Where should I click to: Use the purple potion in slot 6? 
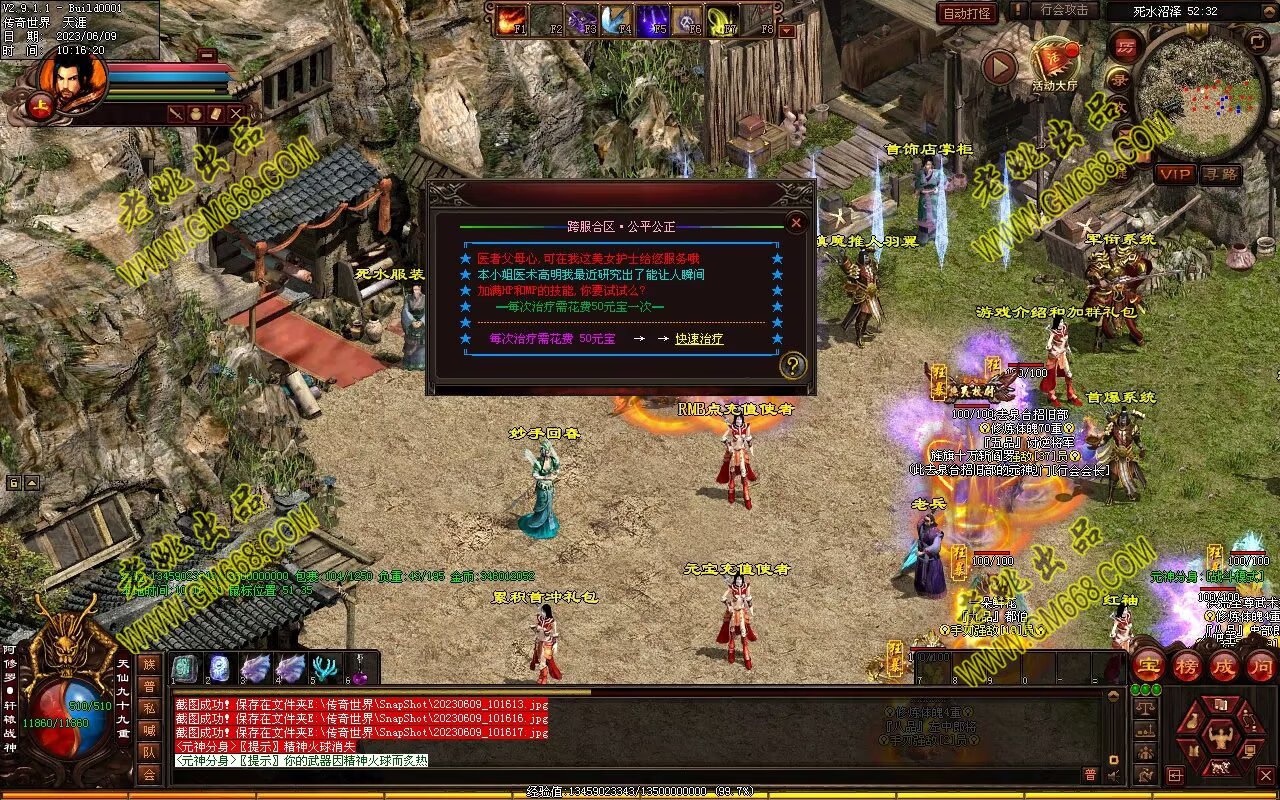point(361,668)
